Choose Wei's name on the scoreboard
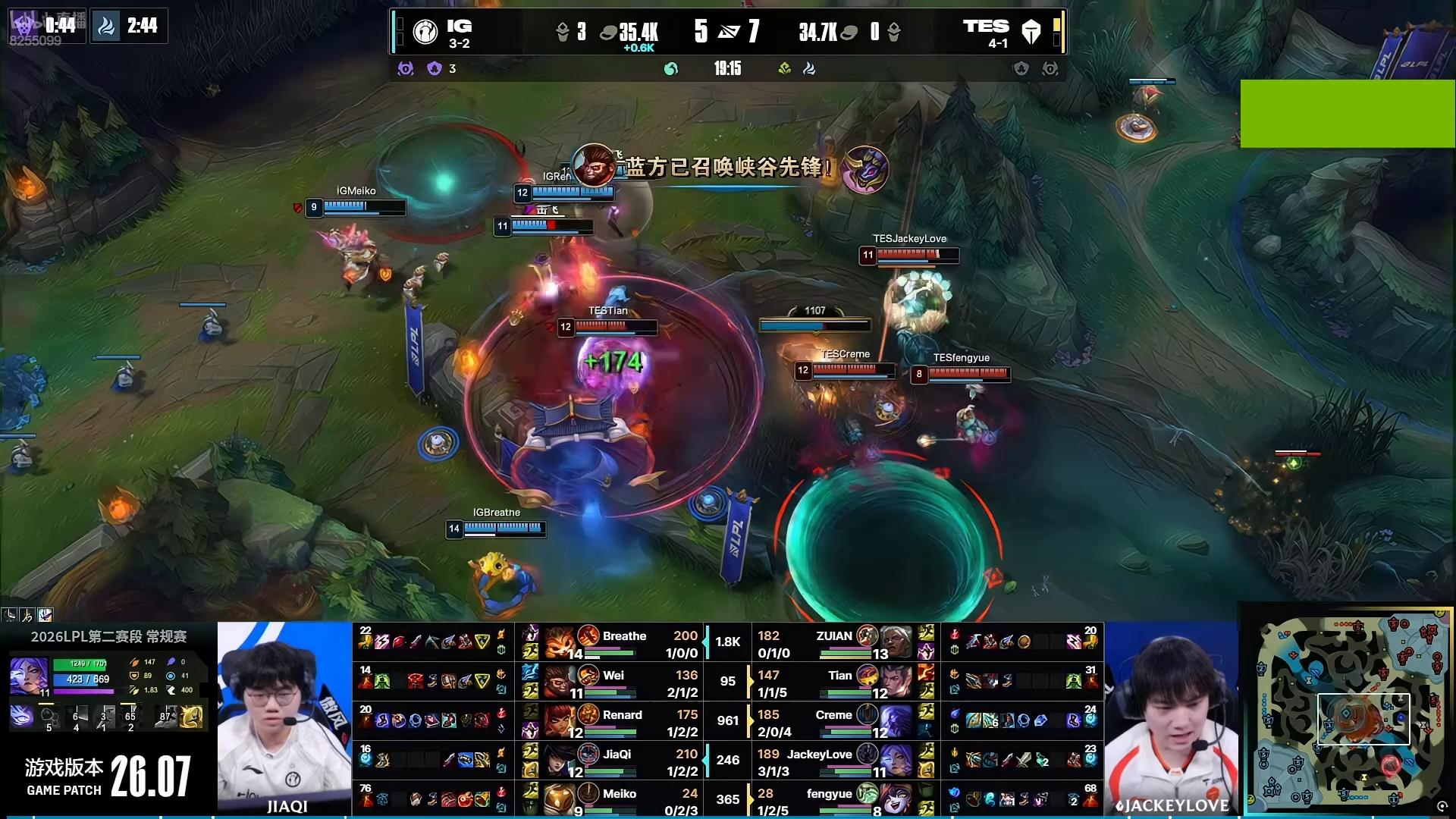The height and width of the screenshot is (819, 1456). tap(613, 676)
